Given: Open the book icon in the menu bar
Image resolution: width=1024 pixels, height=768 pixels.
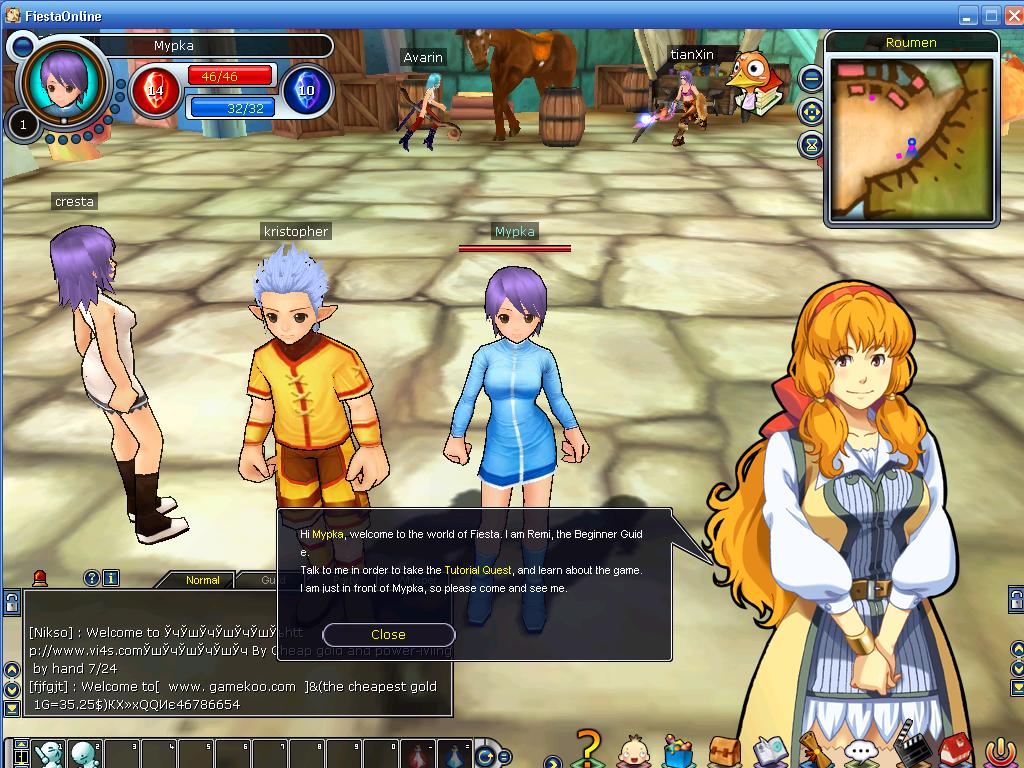Looking at the screenshot, I should [769, 750].
